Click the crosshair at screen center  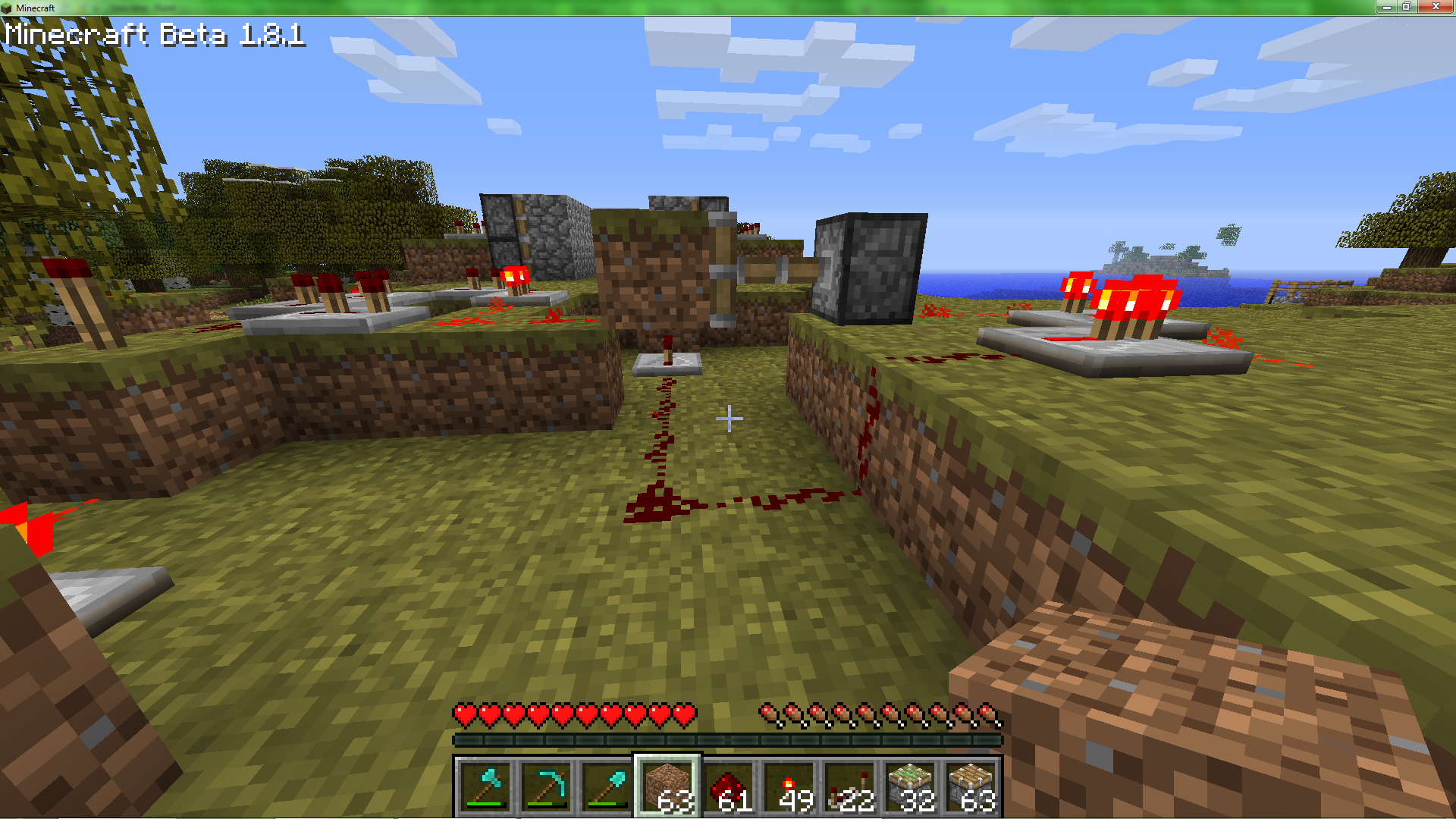coord(728,417)
